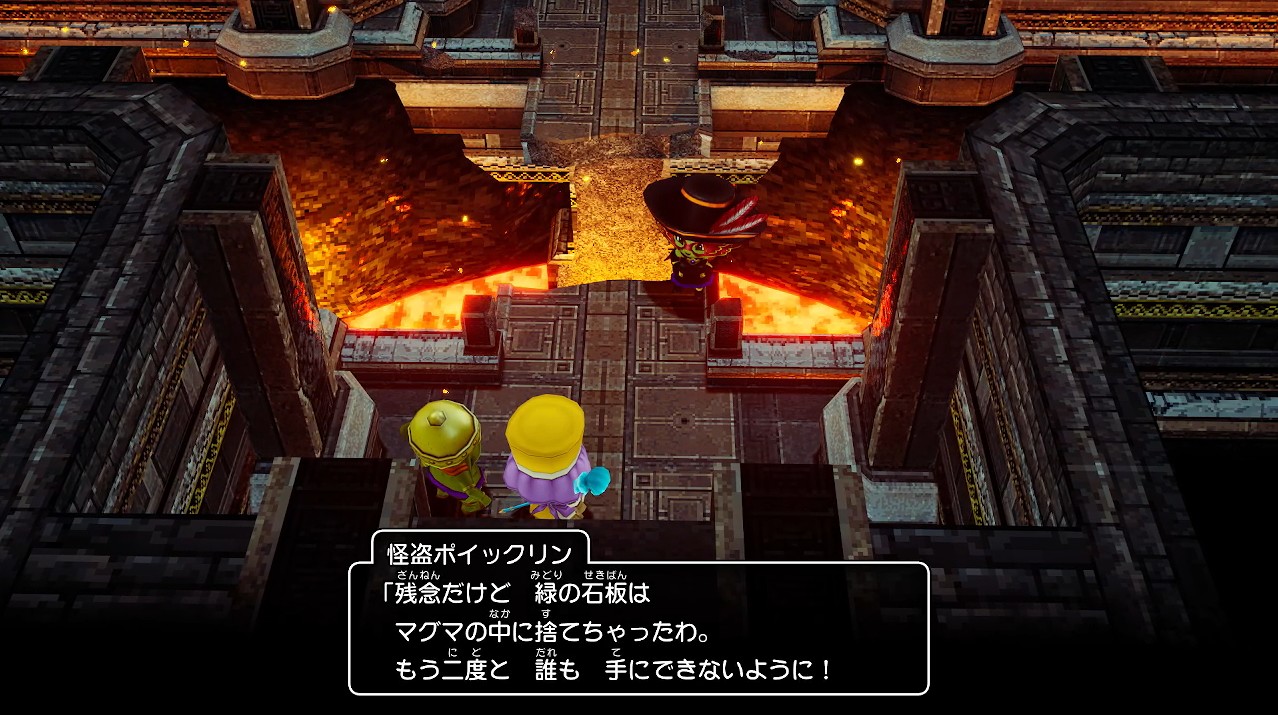Advance the 怪盗ポイックリン dialogue box
This screenshot has height=715, width=1278.
[x=638, y=628]
